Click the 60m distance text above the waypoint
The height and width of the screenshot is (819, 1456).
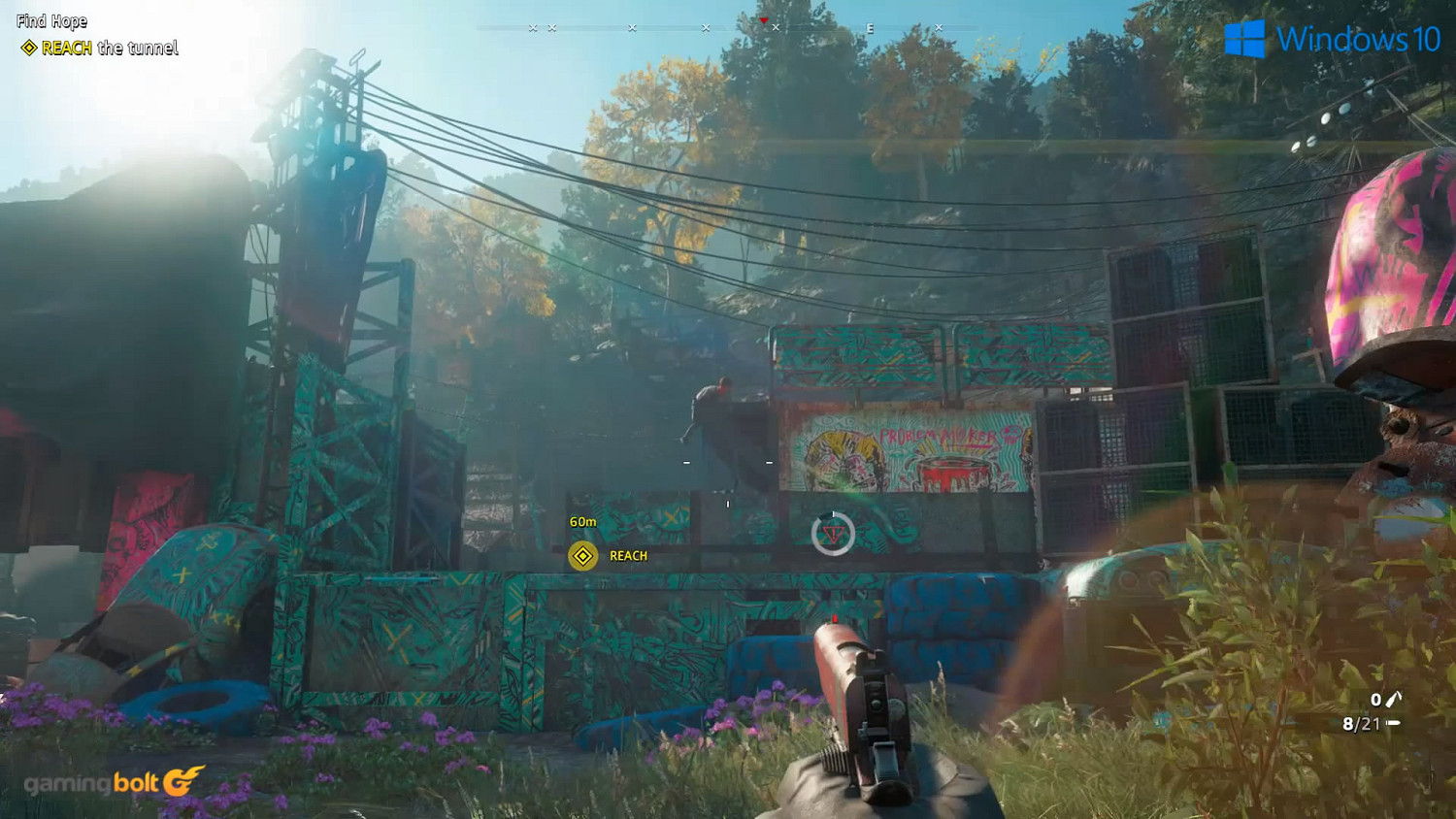(580, 520)
